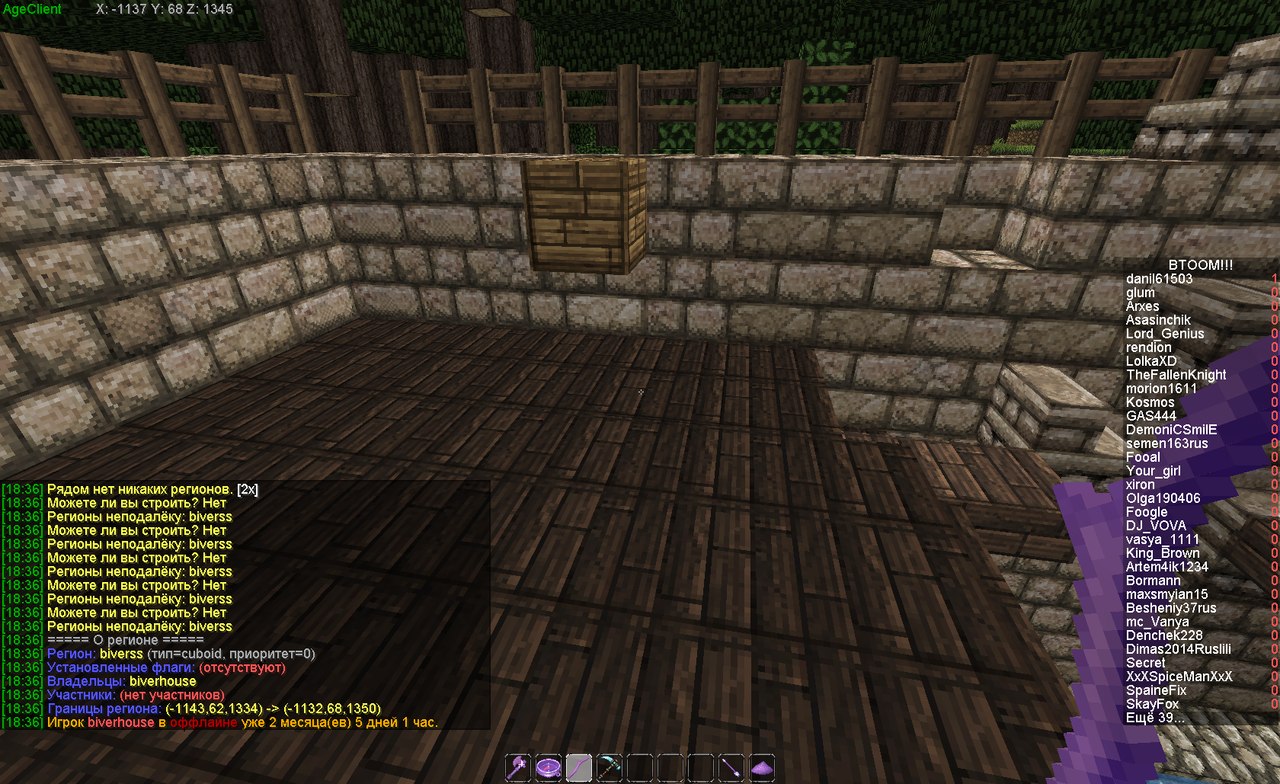Image resolution: width=1280 pixels, height=784 pixels.
Task: Choose the purple stick hotbar slot
Action: (x=579, y=767)
